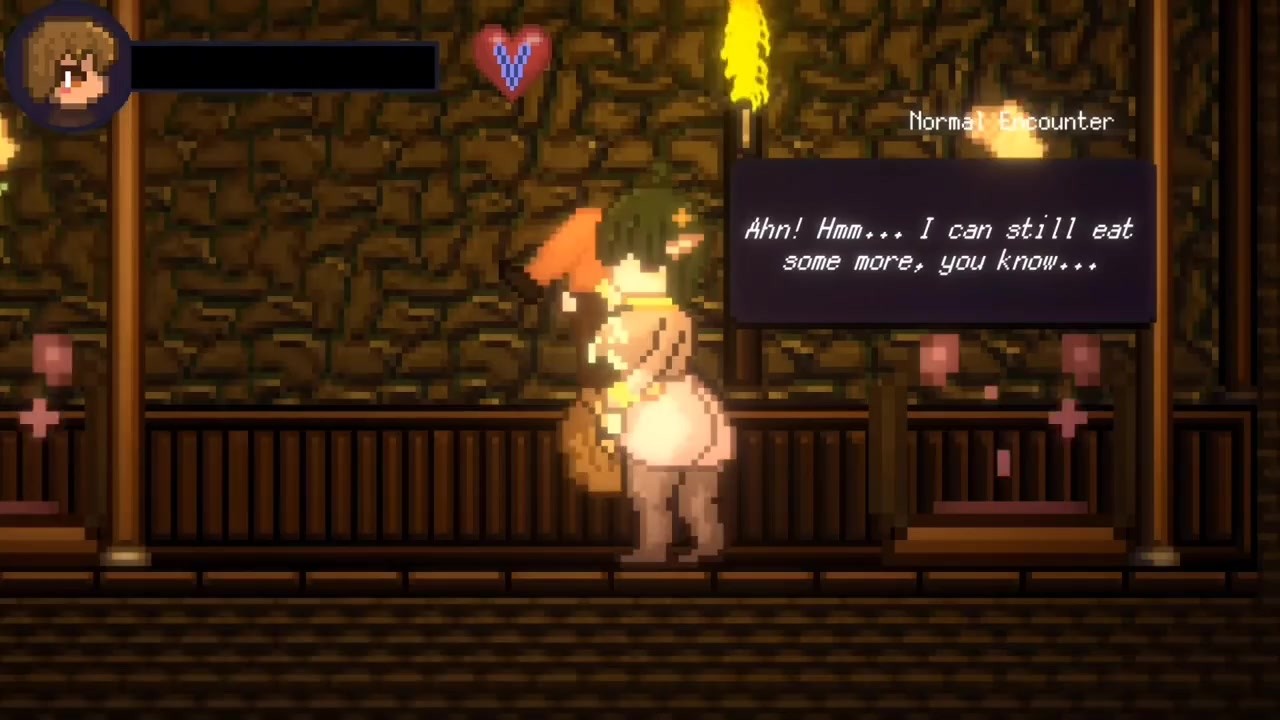
Task: Advance the "I can still eat" dialogue box
Action: pos(942,244)
